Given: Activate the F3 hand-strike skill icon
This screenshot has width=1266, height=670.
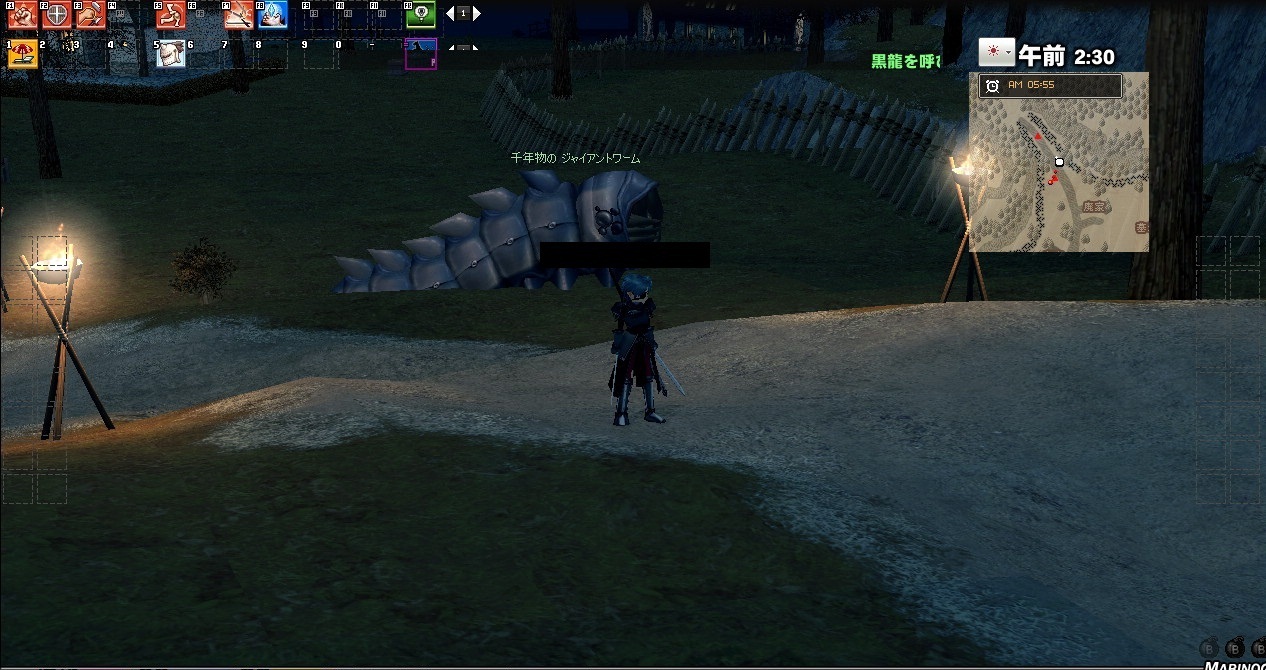Looking at the screenshot, I should [91, 15].
